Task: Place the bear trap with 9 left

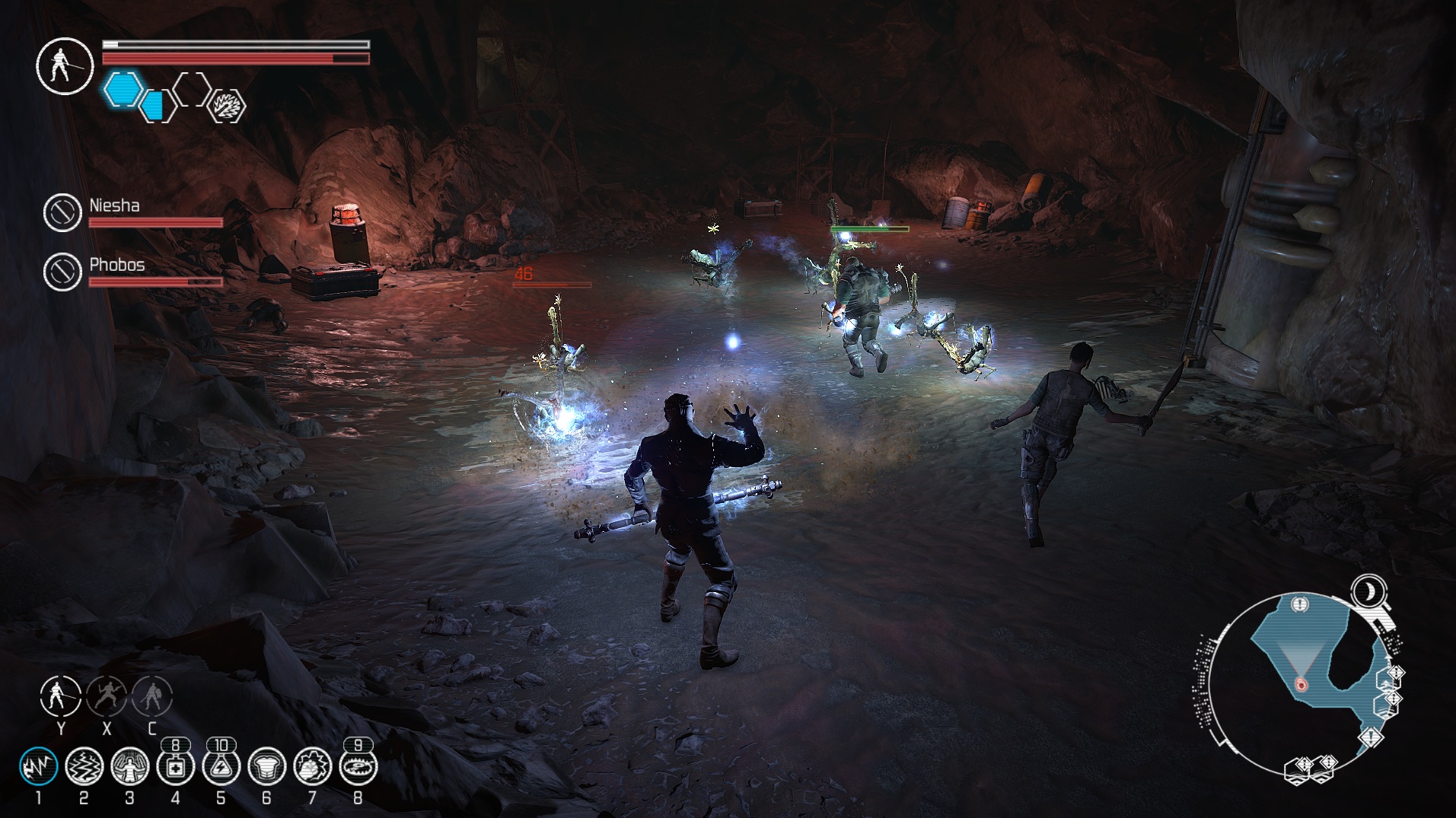Action: [358, 767]
